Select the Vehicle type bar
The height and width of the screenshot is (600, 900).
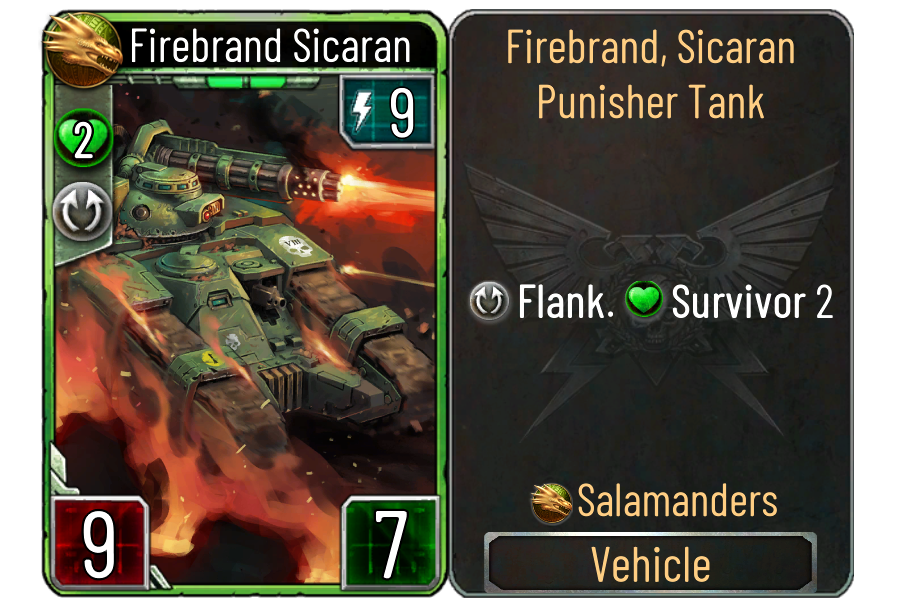coord(650,564)
